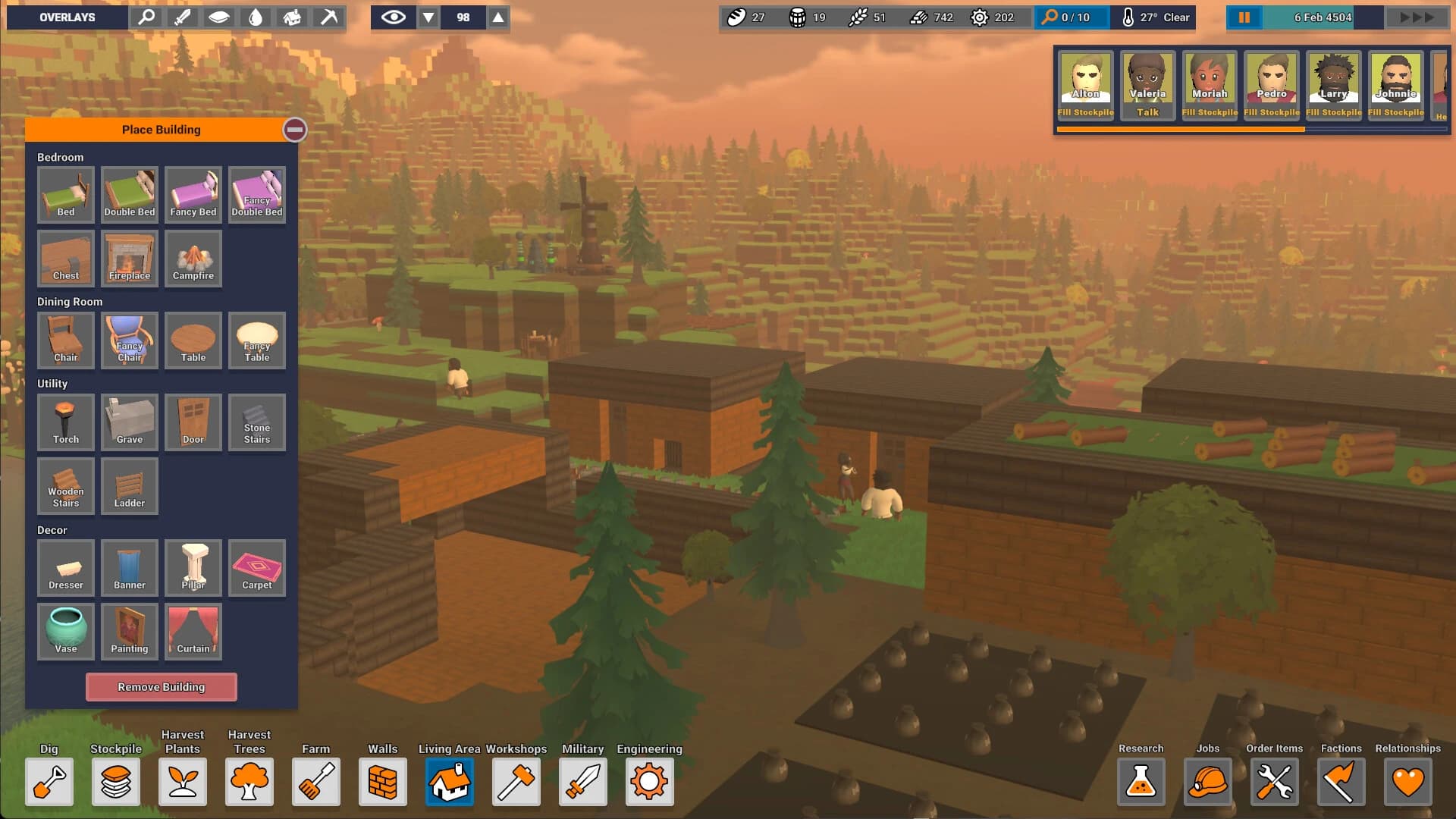Select the Dig tool
This screenshot has height=819, width=1456.
(49, 782)
